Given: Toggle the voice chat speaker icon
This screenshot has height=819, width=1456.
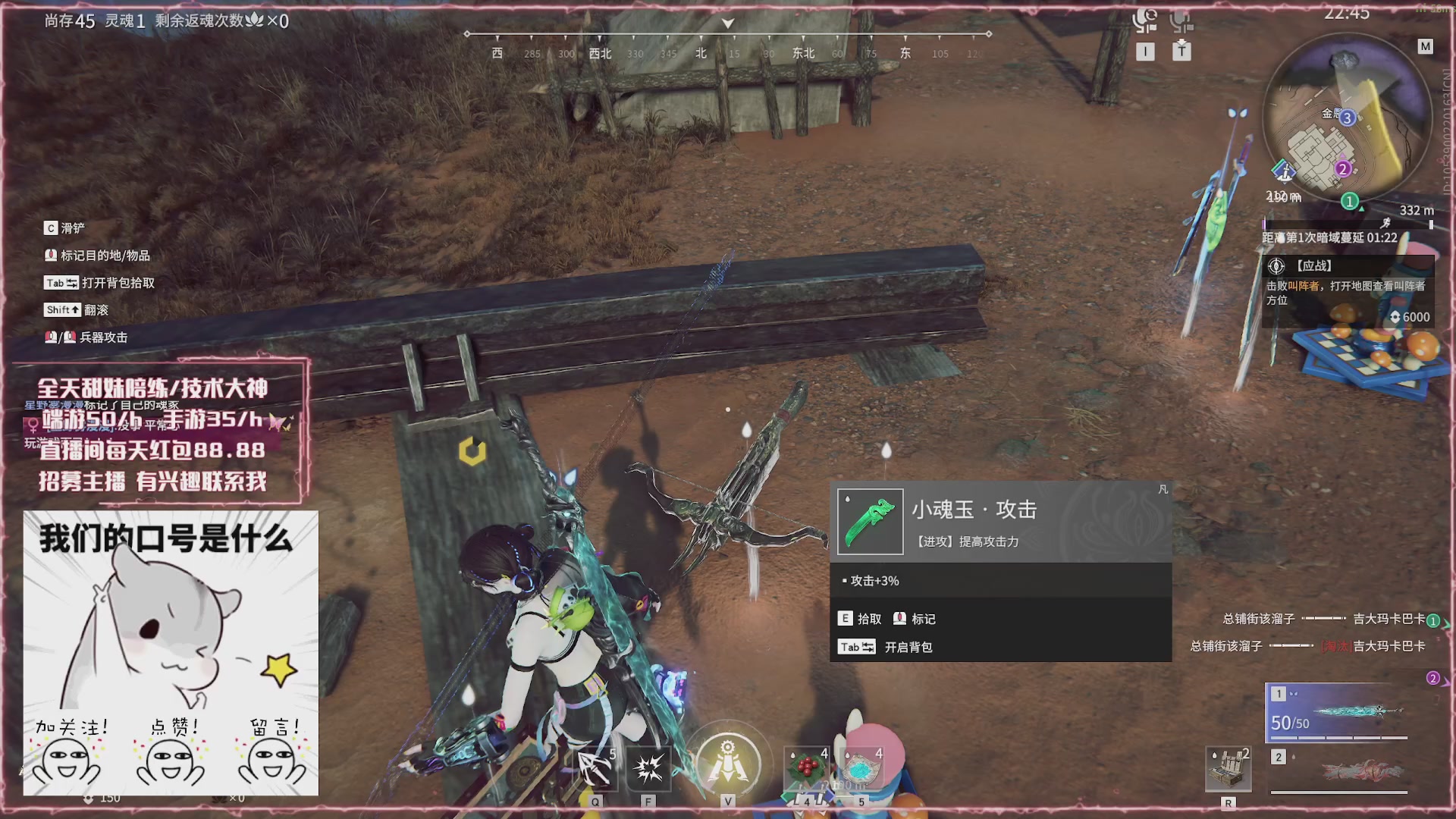Looking at the screenshot, I should pyautogui.click(x=1144, y=20).
